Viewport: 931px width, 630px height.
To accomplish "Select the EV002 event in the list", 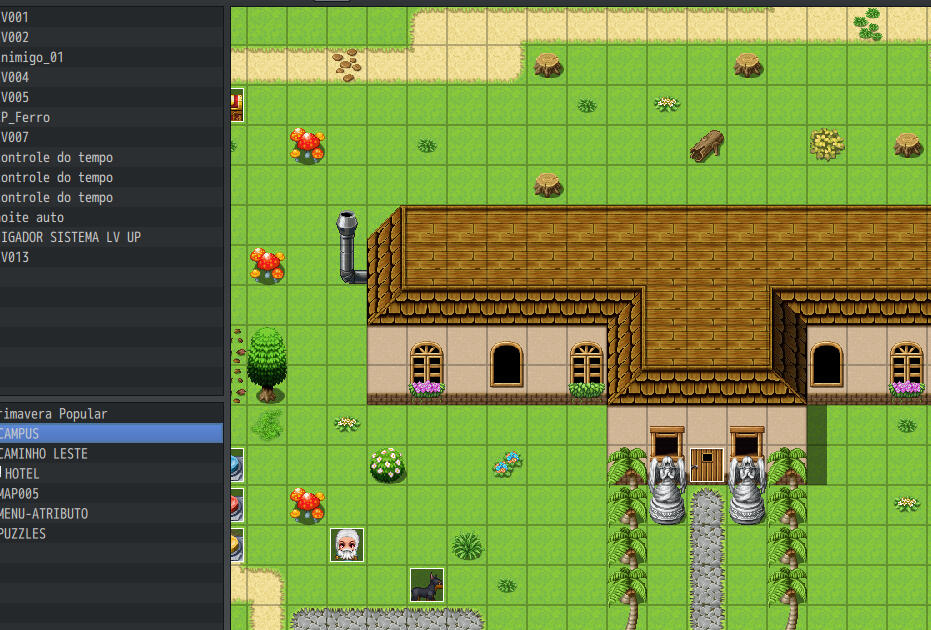I will (x=60, y=37).
